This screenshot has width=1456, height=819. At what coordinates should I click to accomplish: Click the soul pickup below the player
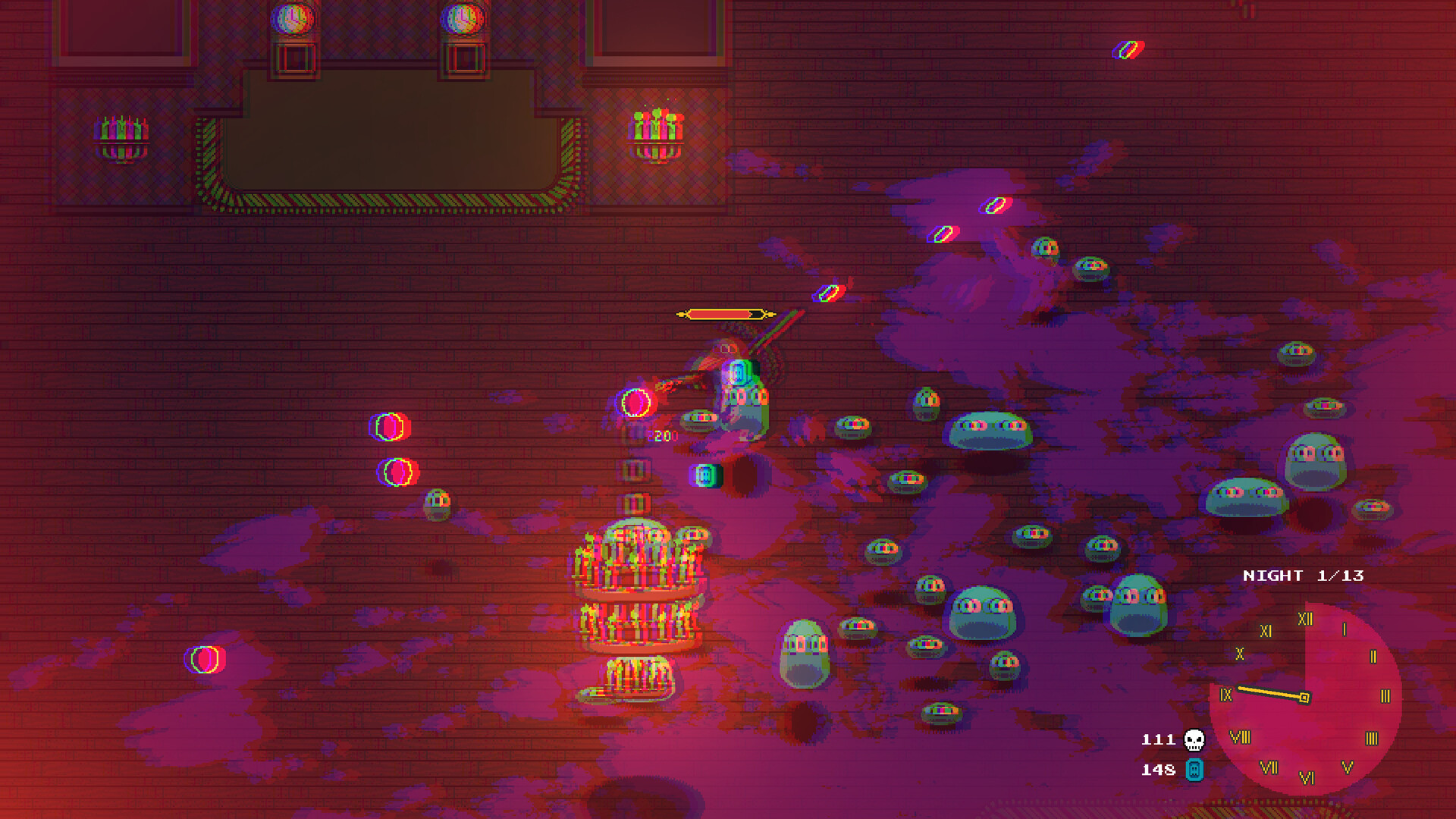click(705, 475)
